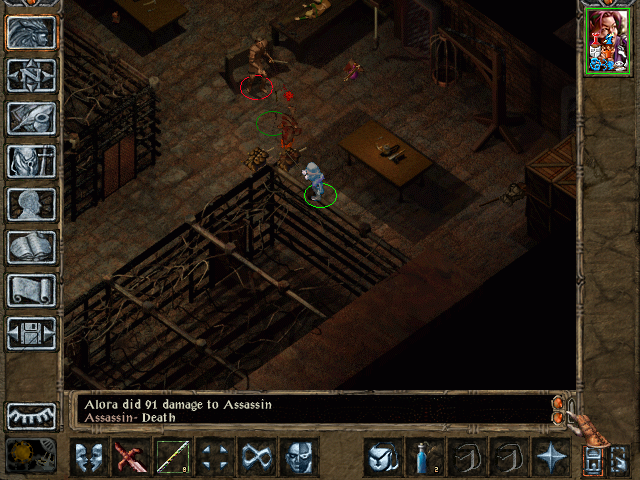Toggle party AI with the lantern button
640x480 pixels.
click(593, 459)
